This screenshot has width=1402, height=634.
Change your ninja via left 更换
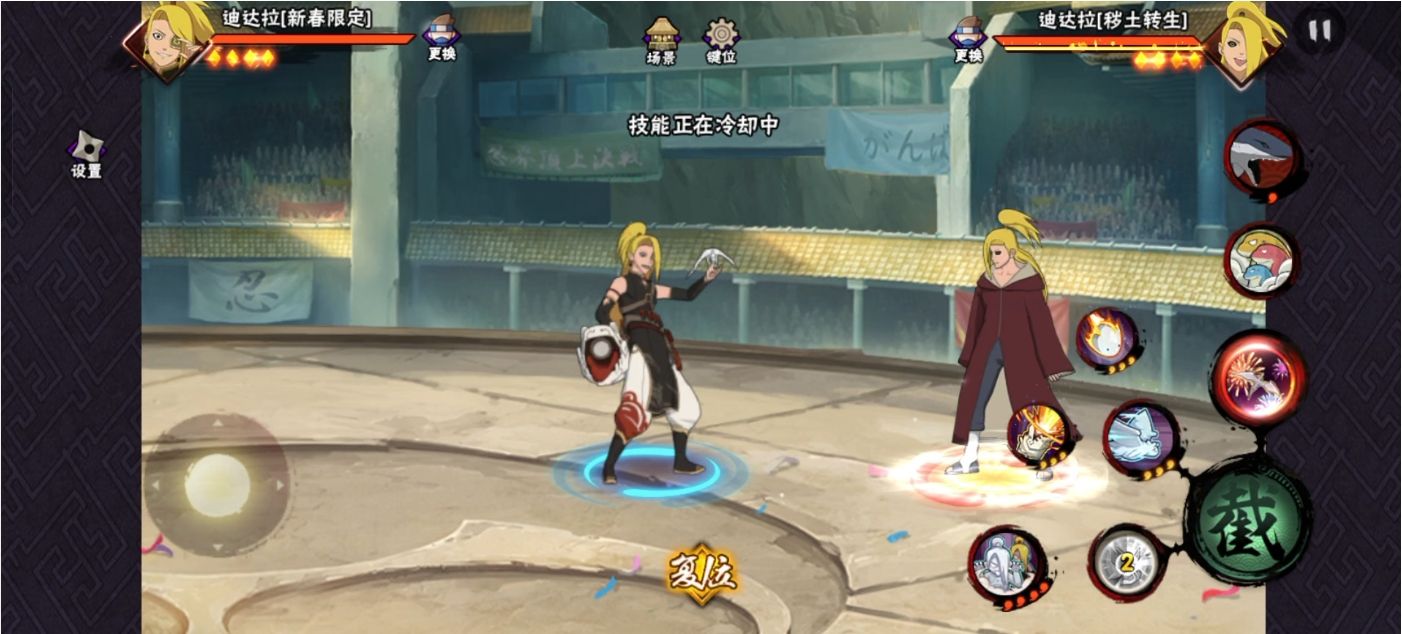[x=441, y=38]
